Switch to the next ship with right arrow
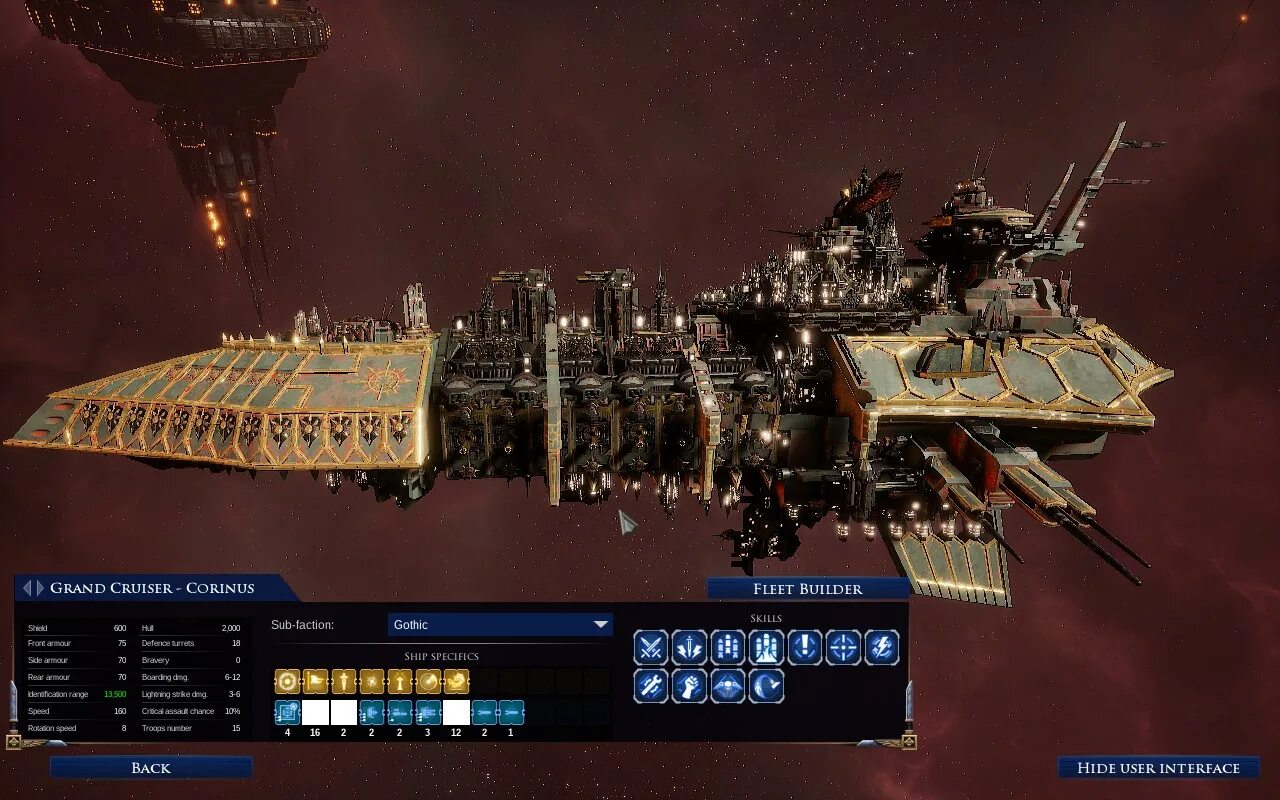Viewport: 1280px width, 800px height. click(x=40, y=588)
